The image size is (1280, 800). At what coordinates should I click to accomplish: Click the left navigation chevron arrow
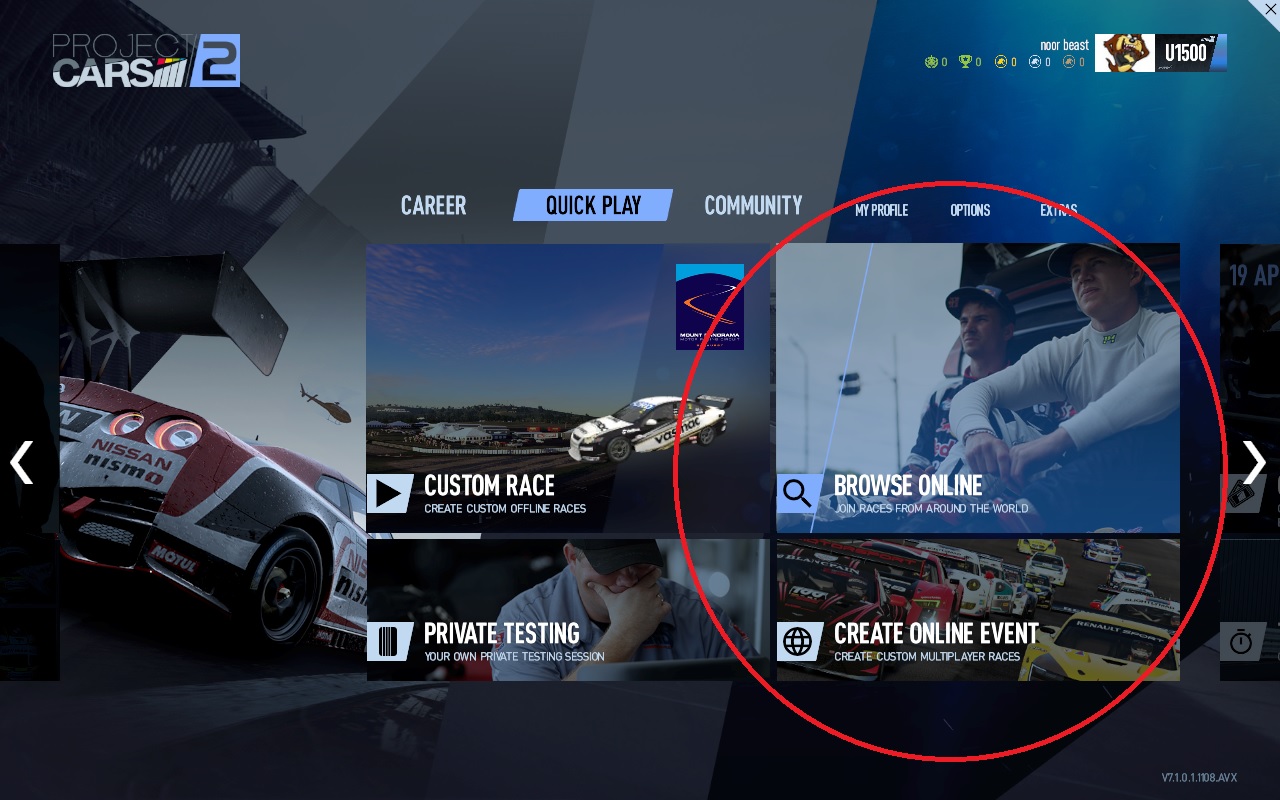point(21,462)
